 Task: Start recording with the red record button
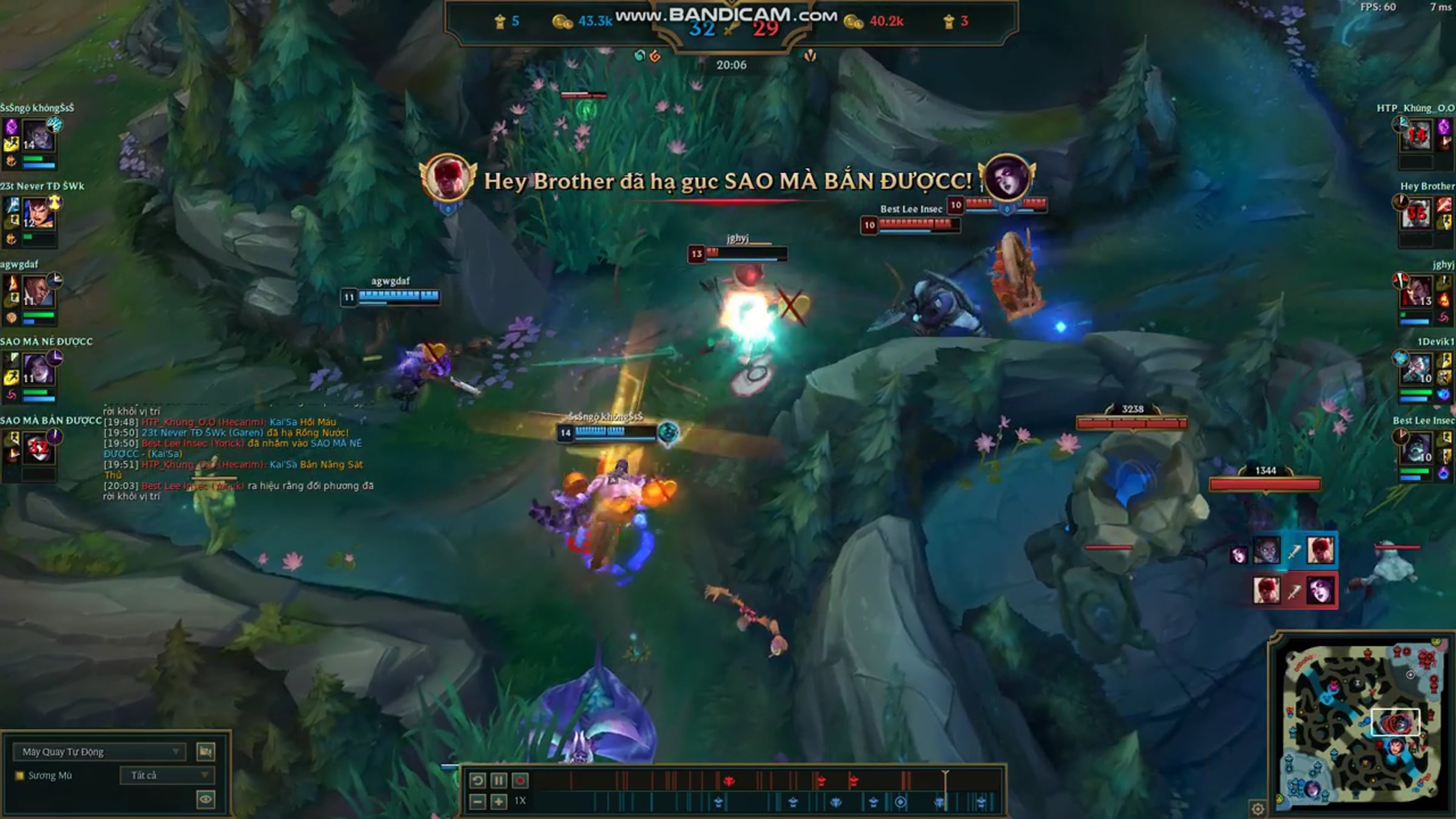pos(520,781)
